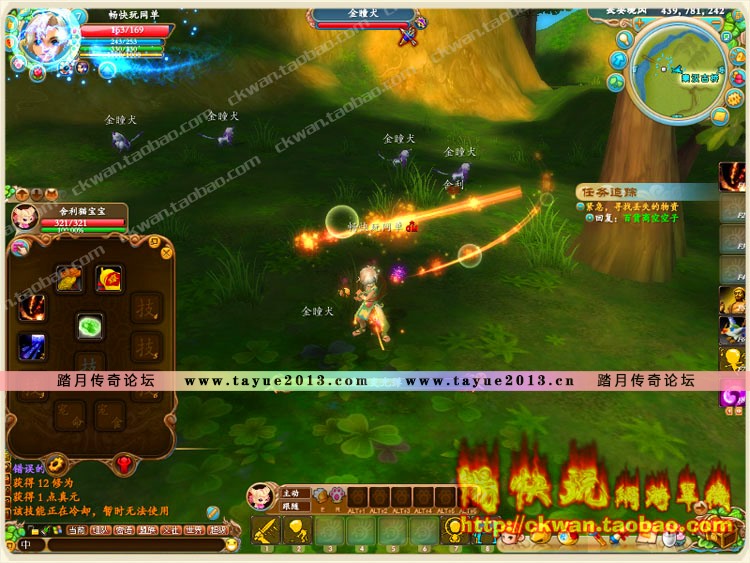Activate the red helmet pet skill
The height and width of the screenshot is (563, 750).
coord(108,278)
